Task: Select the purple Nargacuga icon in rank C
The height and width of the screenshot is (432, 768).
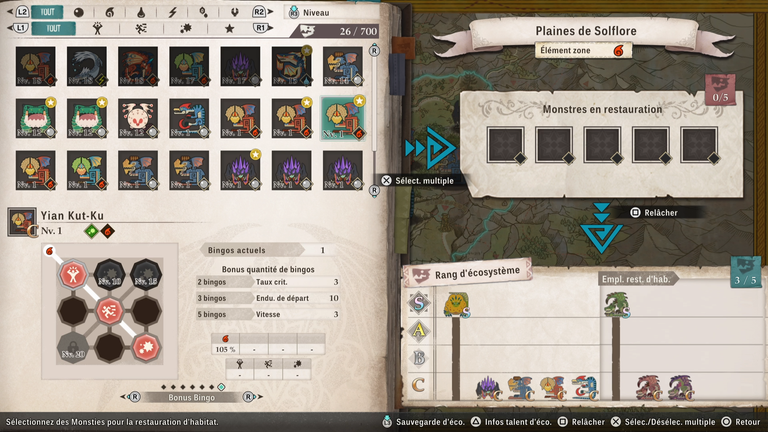Action: (488, 387)
